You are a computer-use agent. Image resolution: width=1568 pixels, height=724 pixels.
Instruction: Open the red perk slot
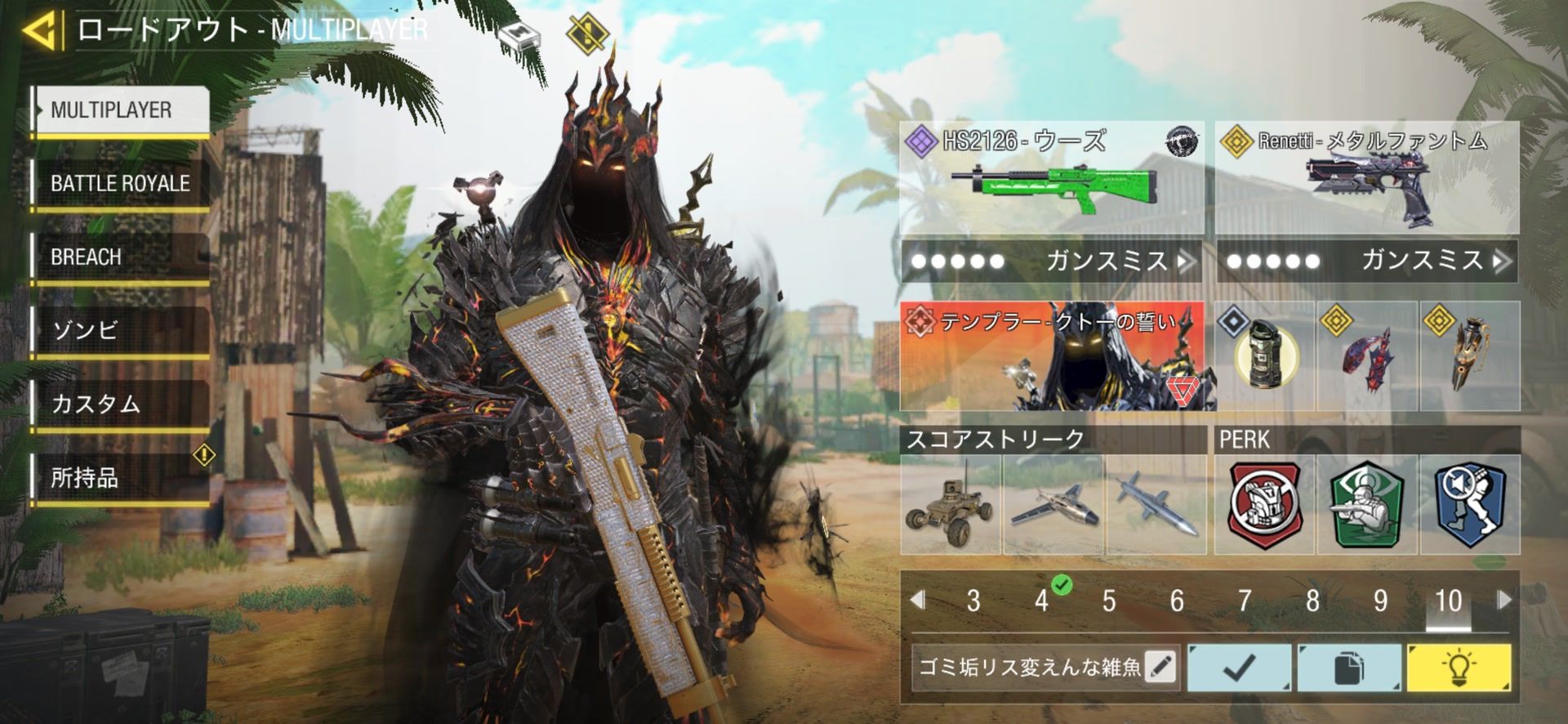(x=1264, y=505)
